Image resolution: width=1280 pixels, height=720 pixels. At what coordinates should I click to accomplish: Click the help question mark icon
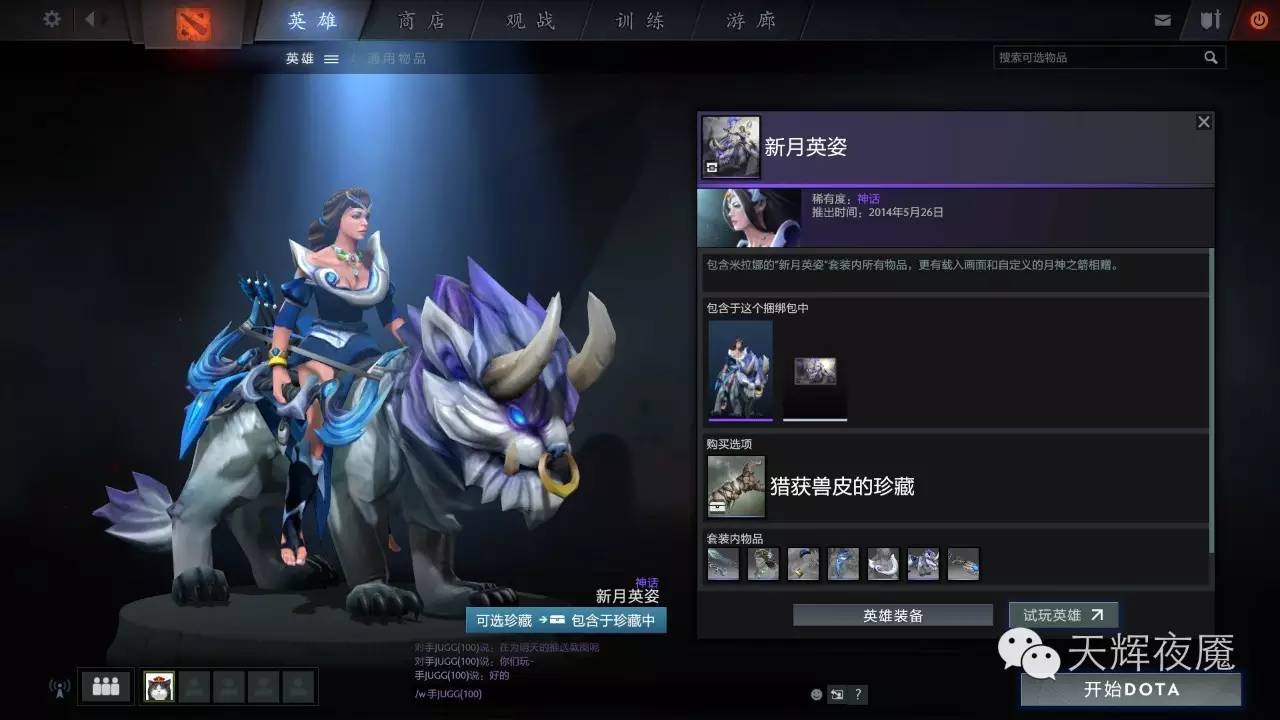click(857, 694)
